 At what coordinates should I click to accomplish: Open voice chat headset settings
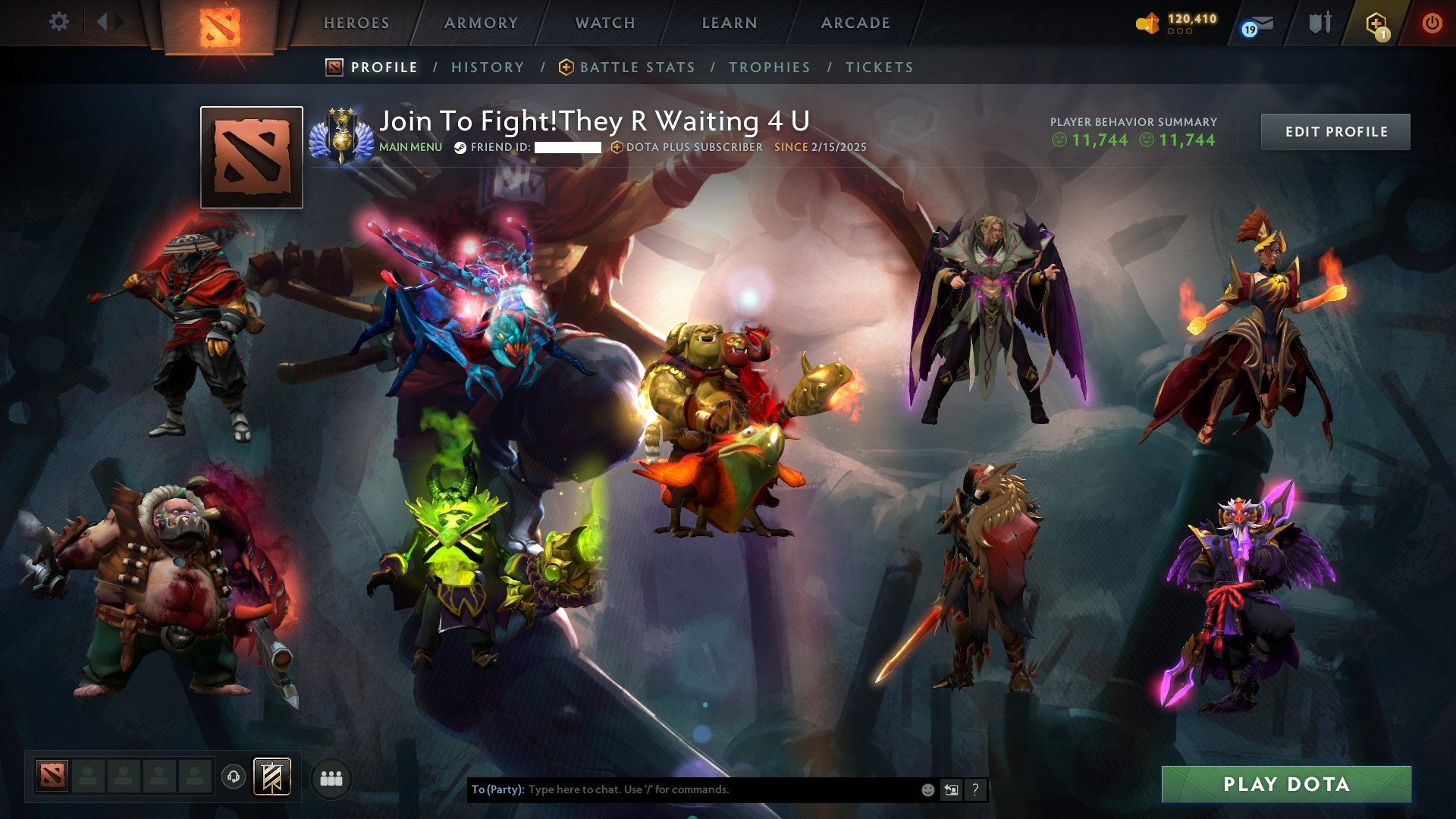[234, 777]
